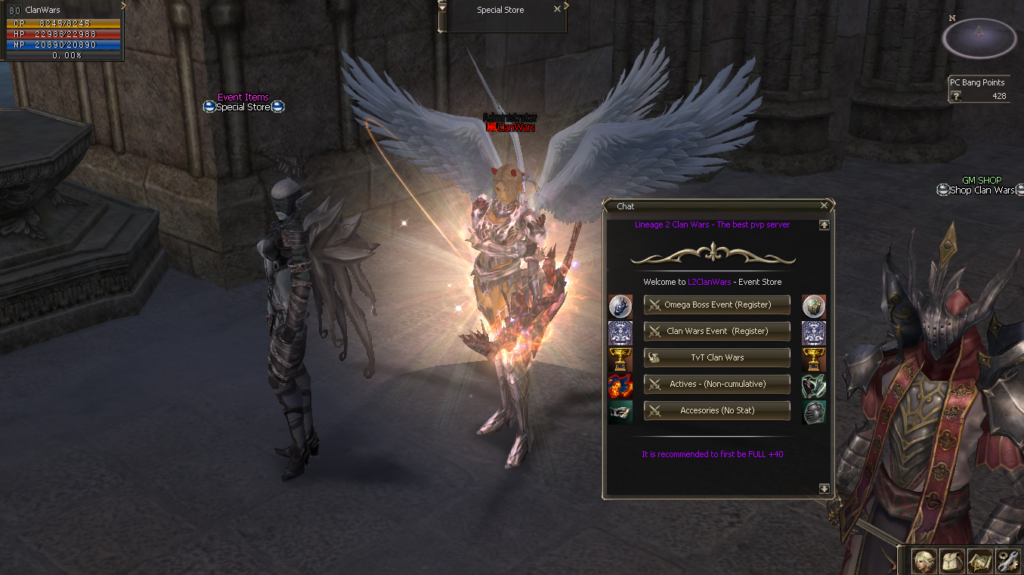Click the scroll-down arrow in the Chat dialog
1024x575 pixels.
click(x=823, y=488)
